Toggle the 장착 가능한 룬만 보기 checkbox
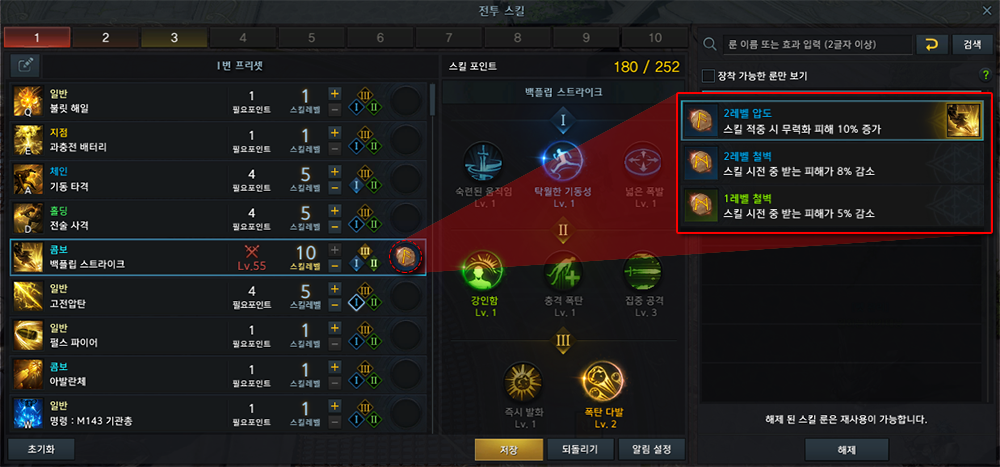This screenshot has height=467, width=1000. tap(709, 76)
